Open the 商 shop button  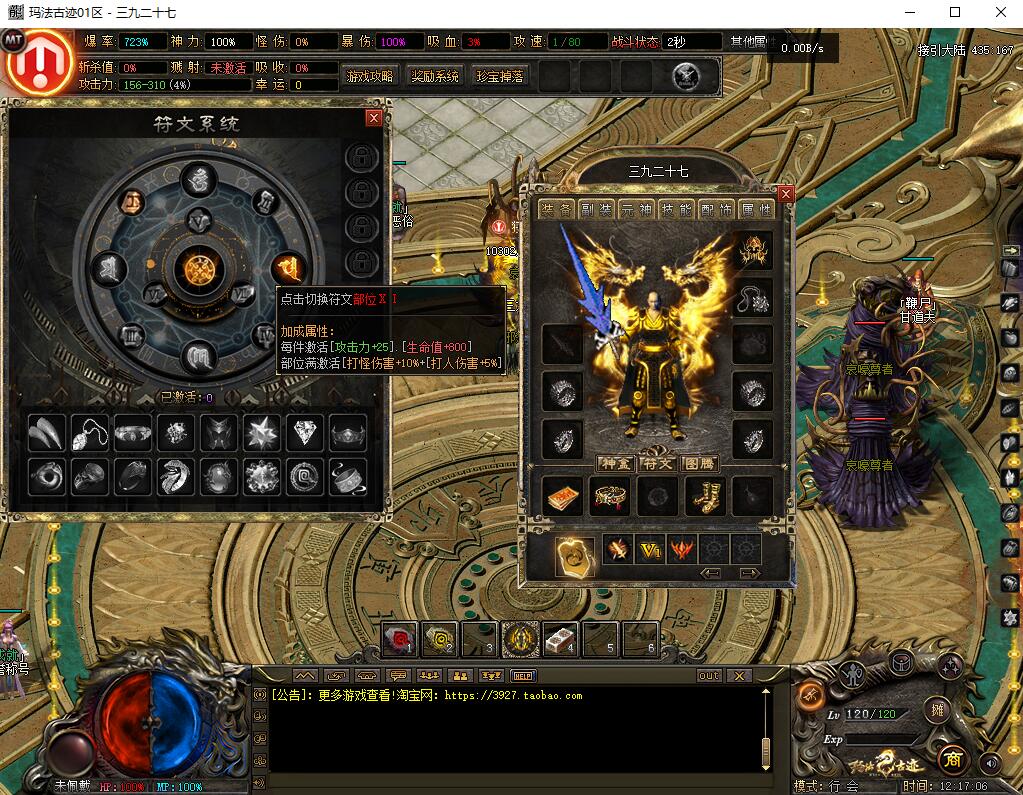952,760
